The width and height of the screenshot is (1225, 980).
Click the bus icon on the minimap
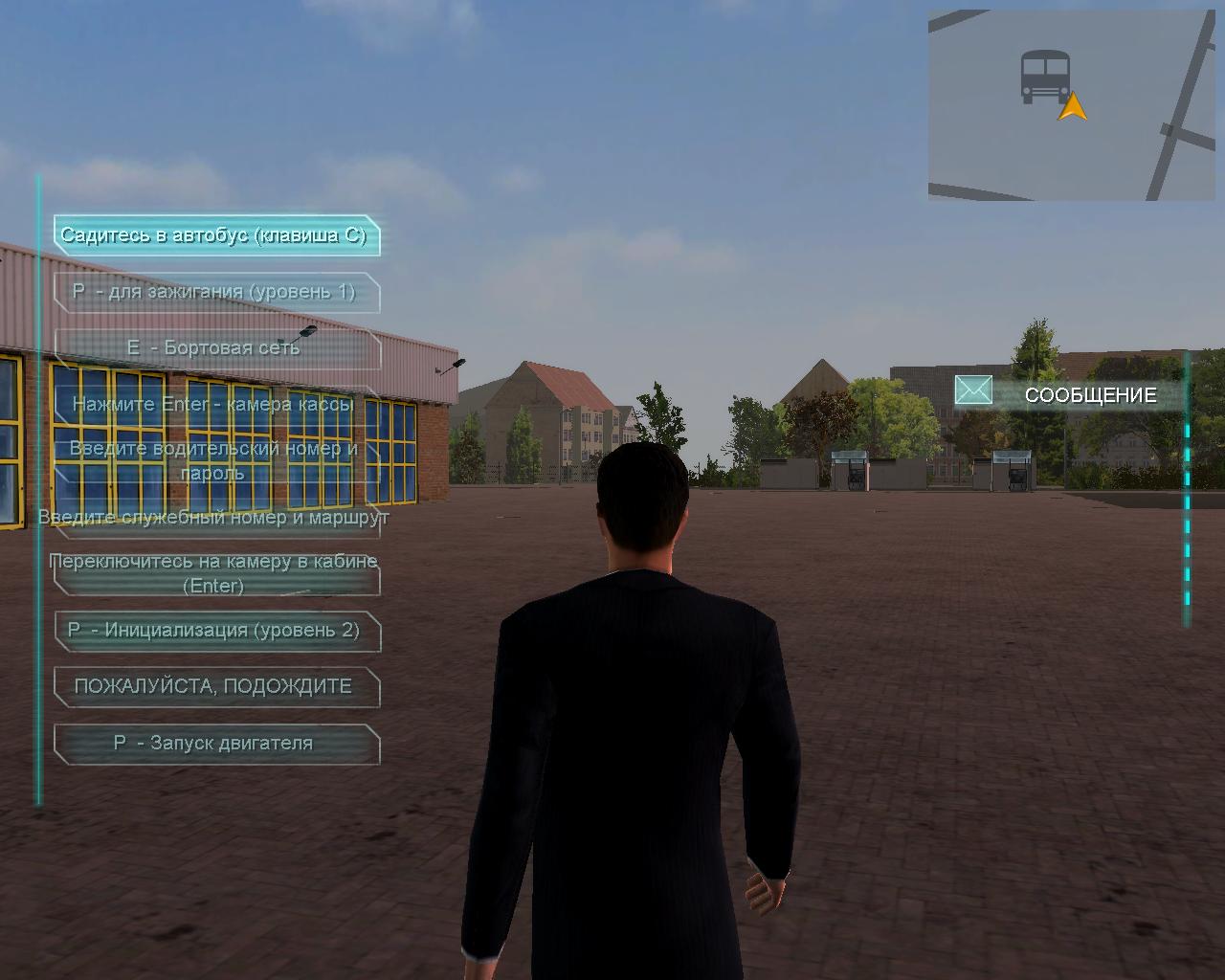tap(1043, 77)
